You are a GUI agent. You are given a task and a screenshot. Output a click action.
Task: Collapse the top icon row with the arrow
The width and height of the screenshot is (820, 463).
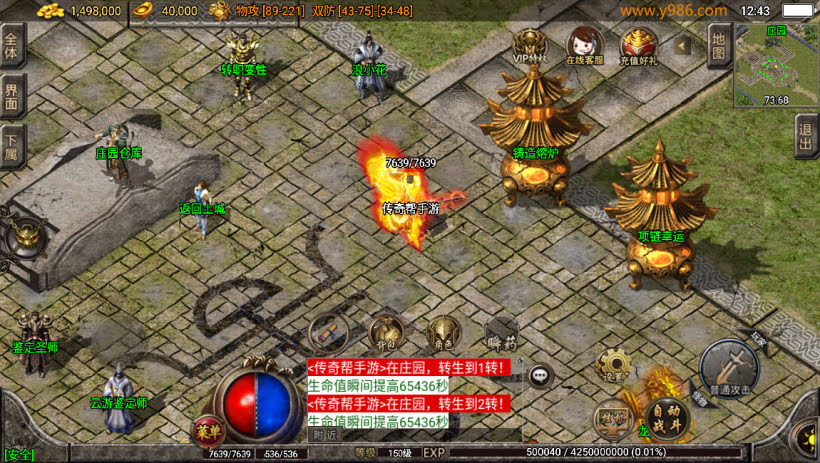[683, 45]
